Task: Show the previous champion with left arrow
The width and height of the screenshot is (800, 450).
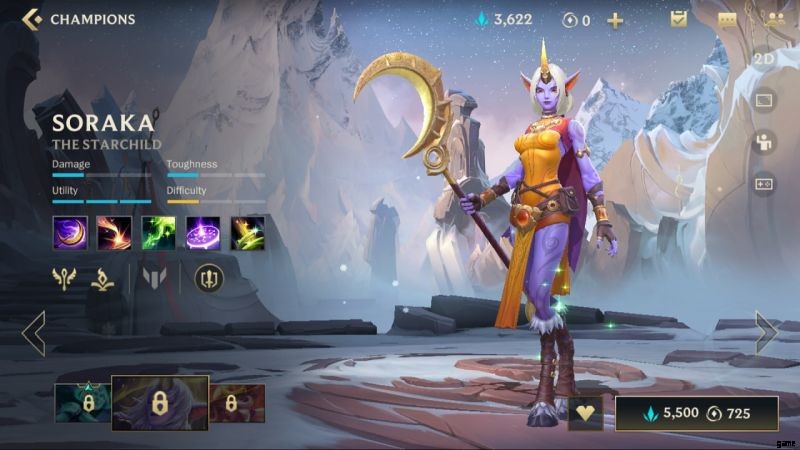Action: (x=33, y=333)
